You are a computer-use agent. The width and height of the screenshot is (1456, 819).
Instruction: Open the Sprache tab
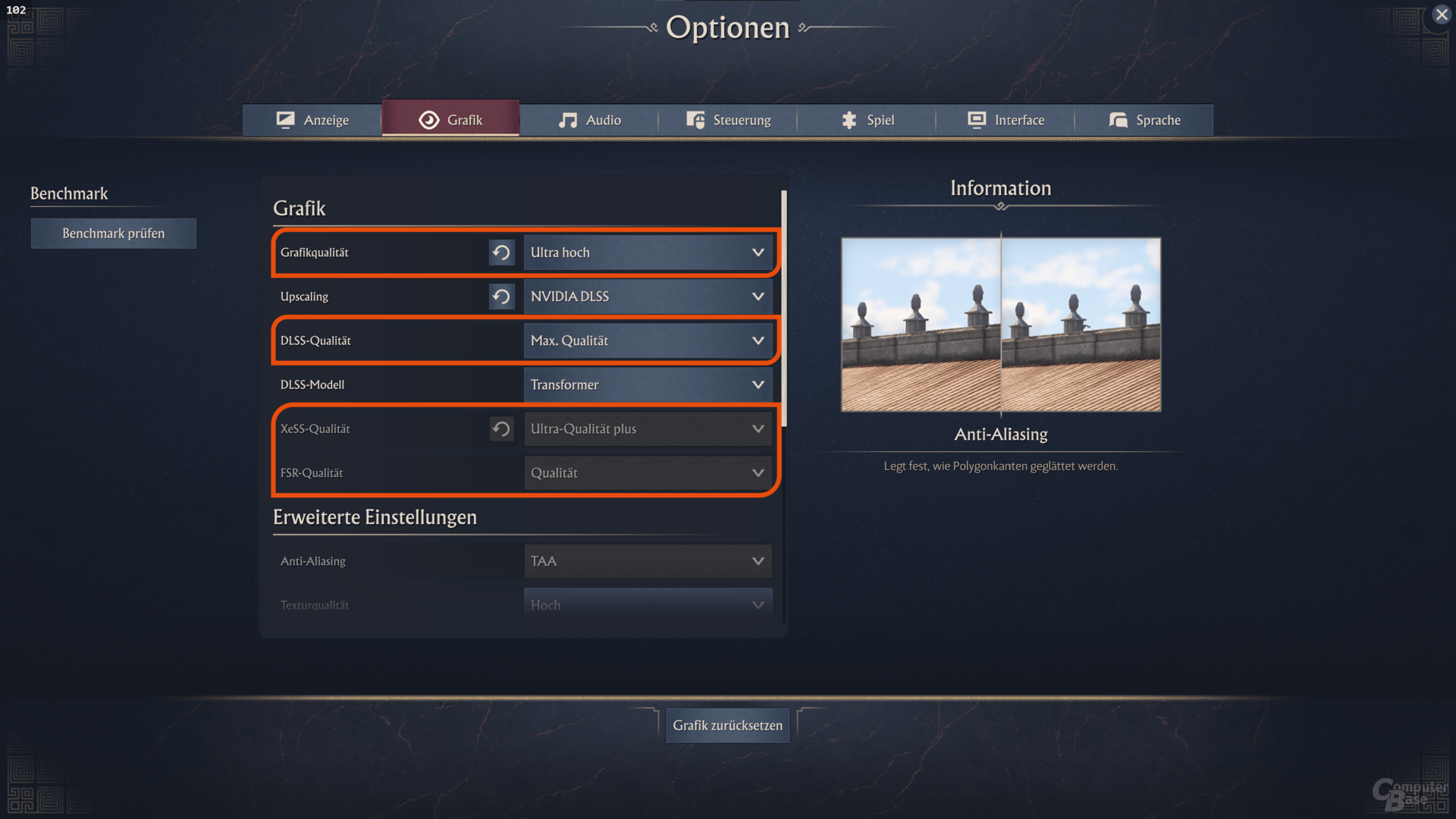1144,120
